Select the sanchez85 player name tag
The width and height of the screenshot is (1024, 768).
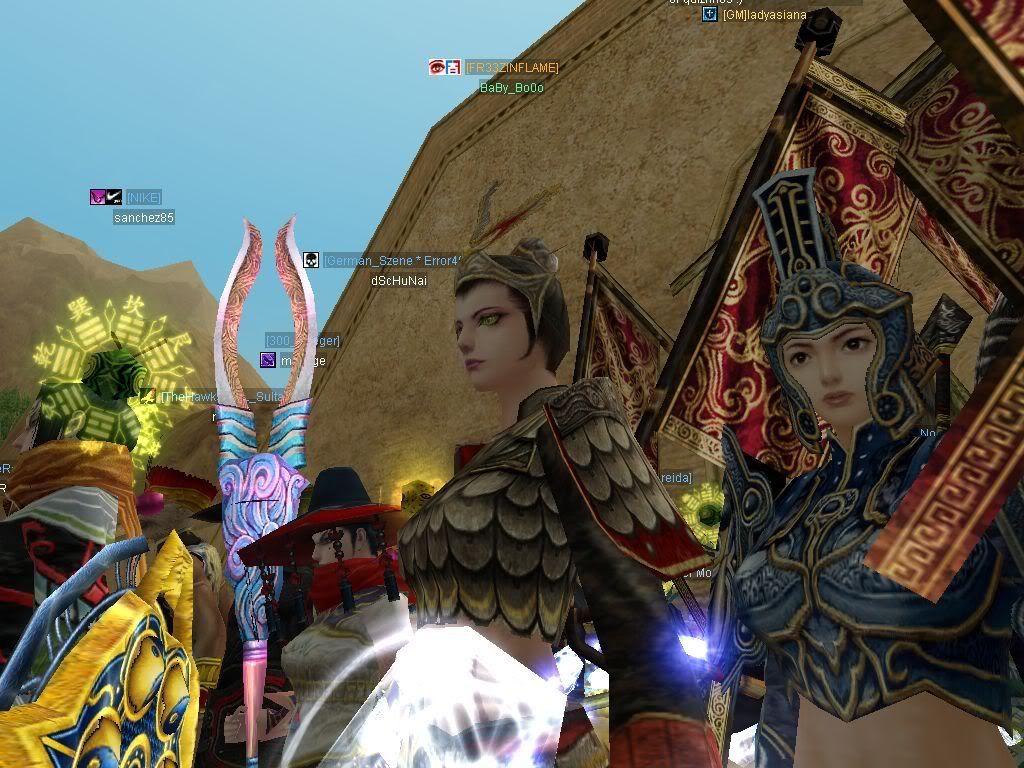[x=143, y=217]
